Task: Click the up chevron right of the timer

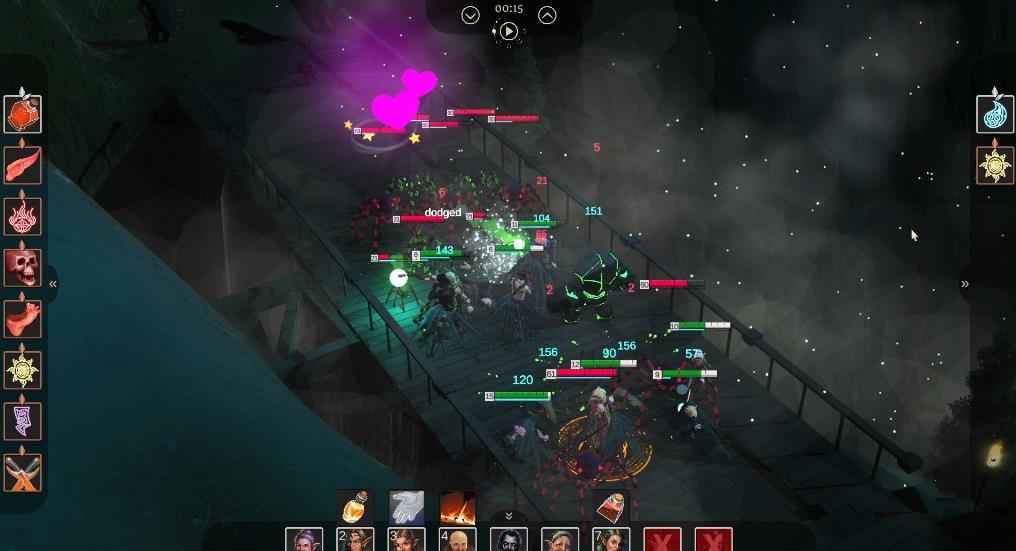Action: coord(547,15)
